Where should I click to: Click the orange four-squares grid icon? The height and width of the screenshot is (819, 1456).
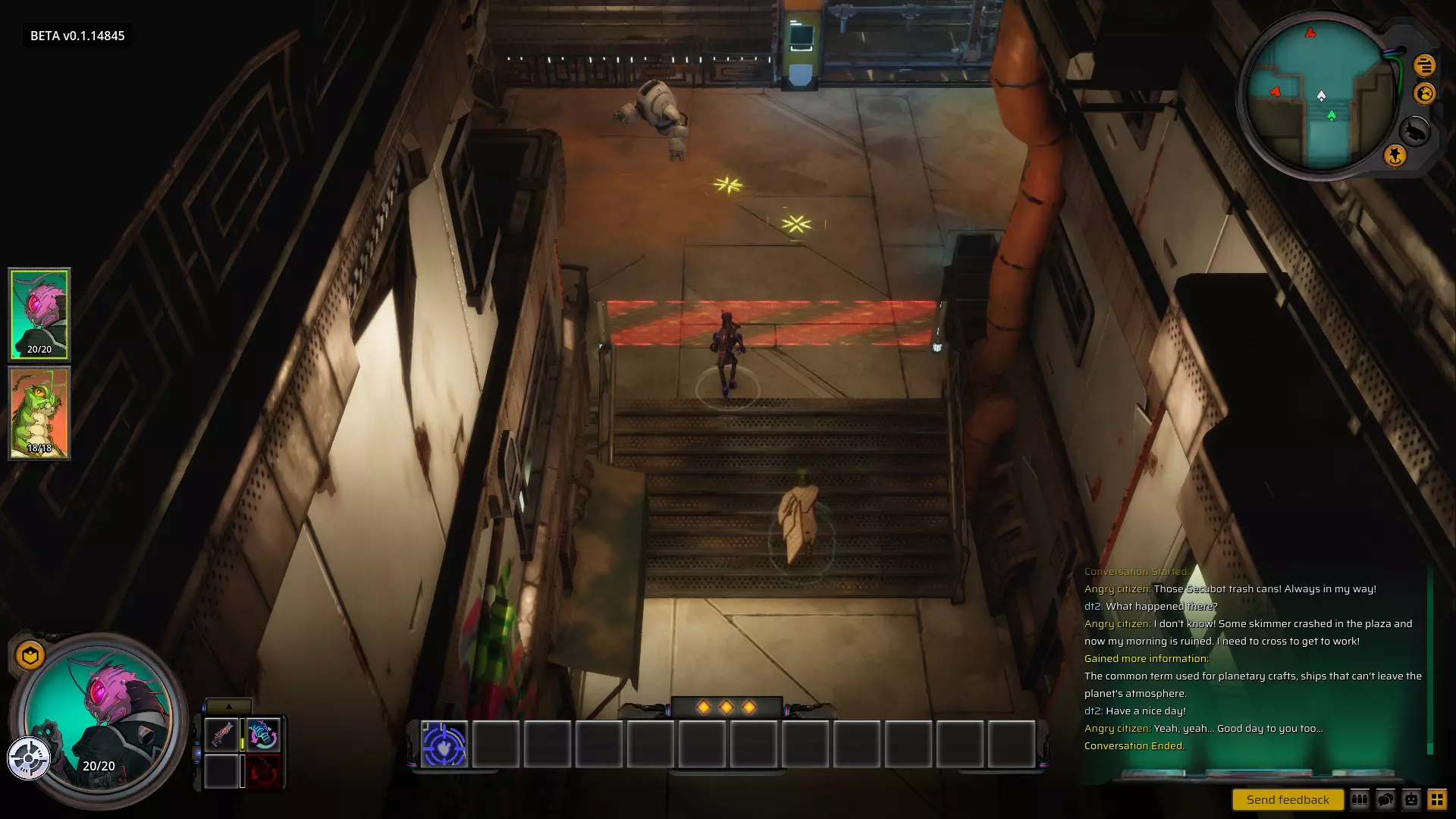coord(1437,799)
